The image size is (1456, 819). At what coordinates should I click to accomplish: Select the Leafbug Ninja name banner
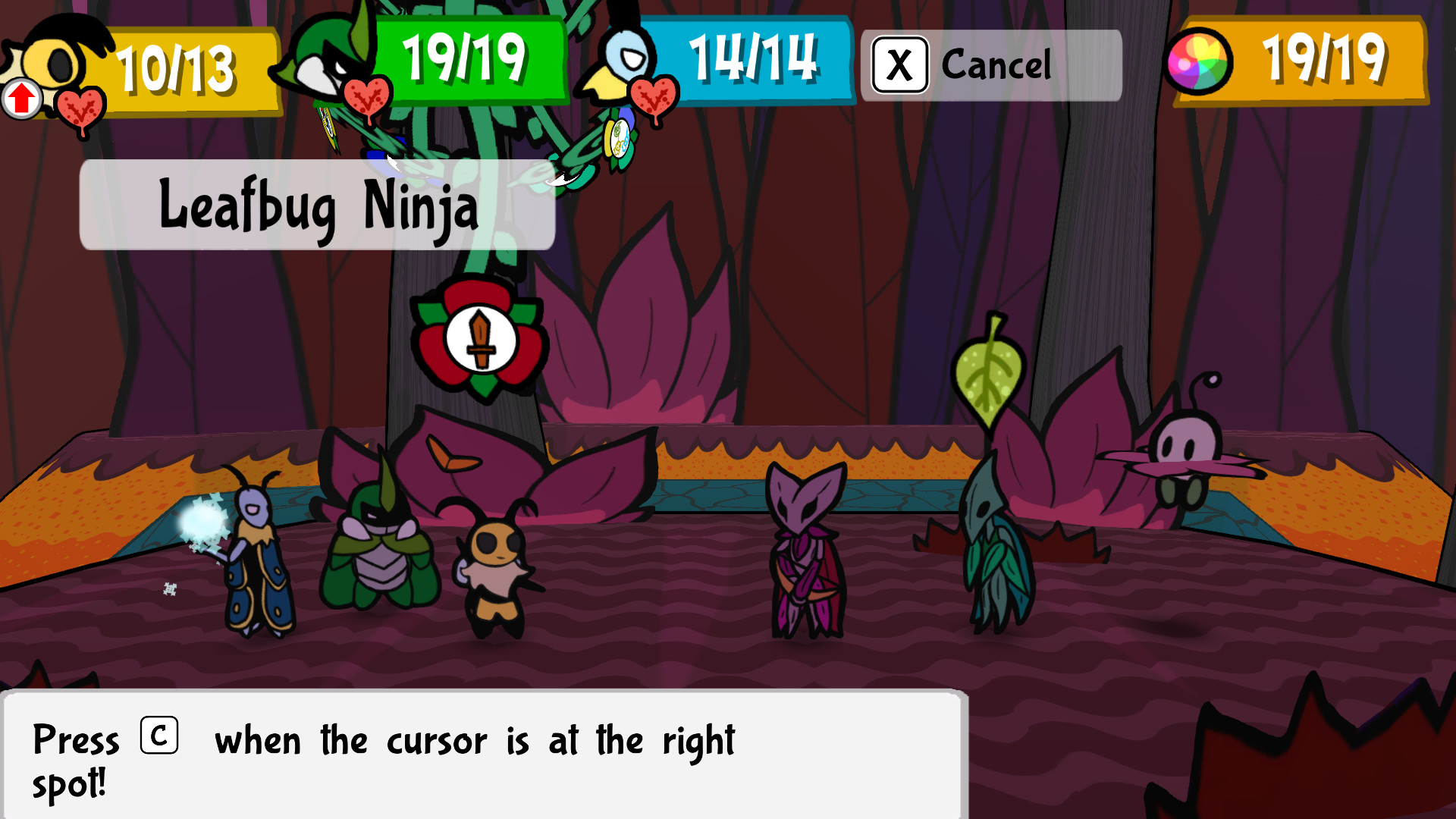(315, 209)
